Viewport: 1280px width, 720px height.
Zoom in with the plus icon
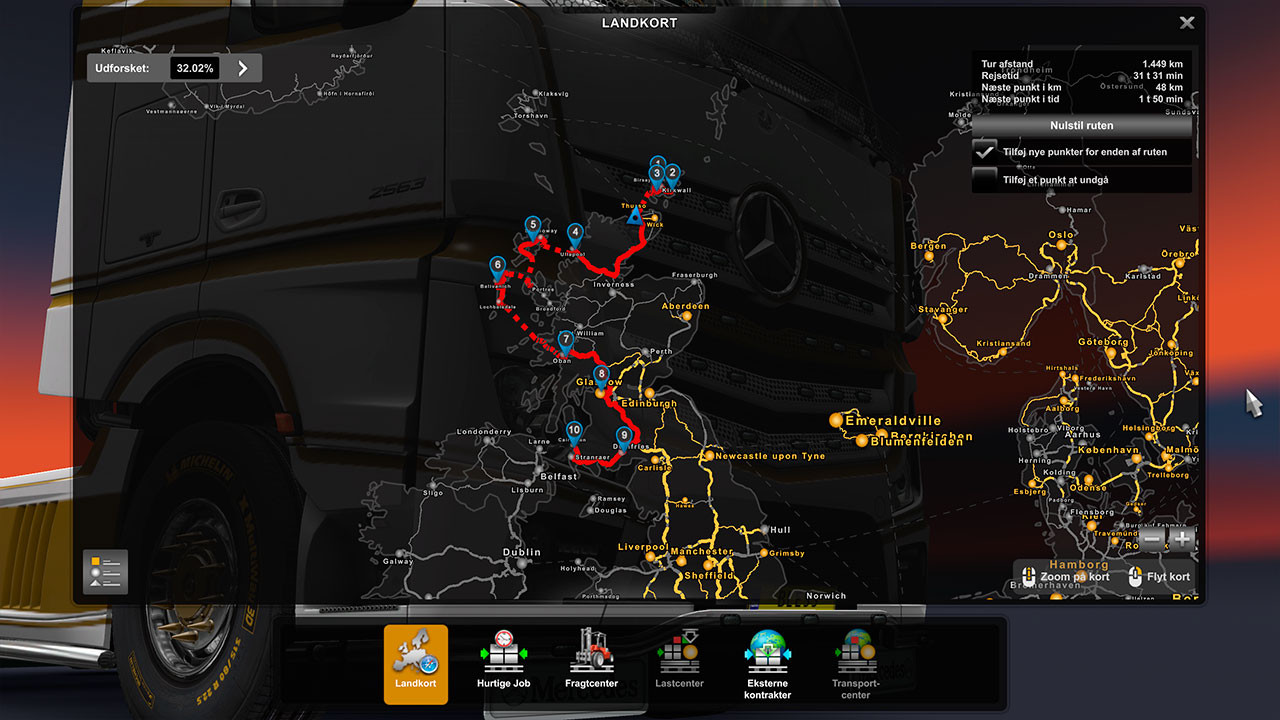(1181, 539)
